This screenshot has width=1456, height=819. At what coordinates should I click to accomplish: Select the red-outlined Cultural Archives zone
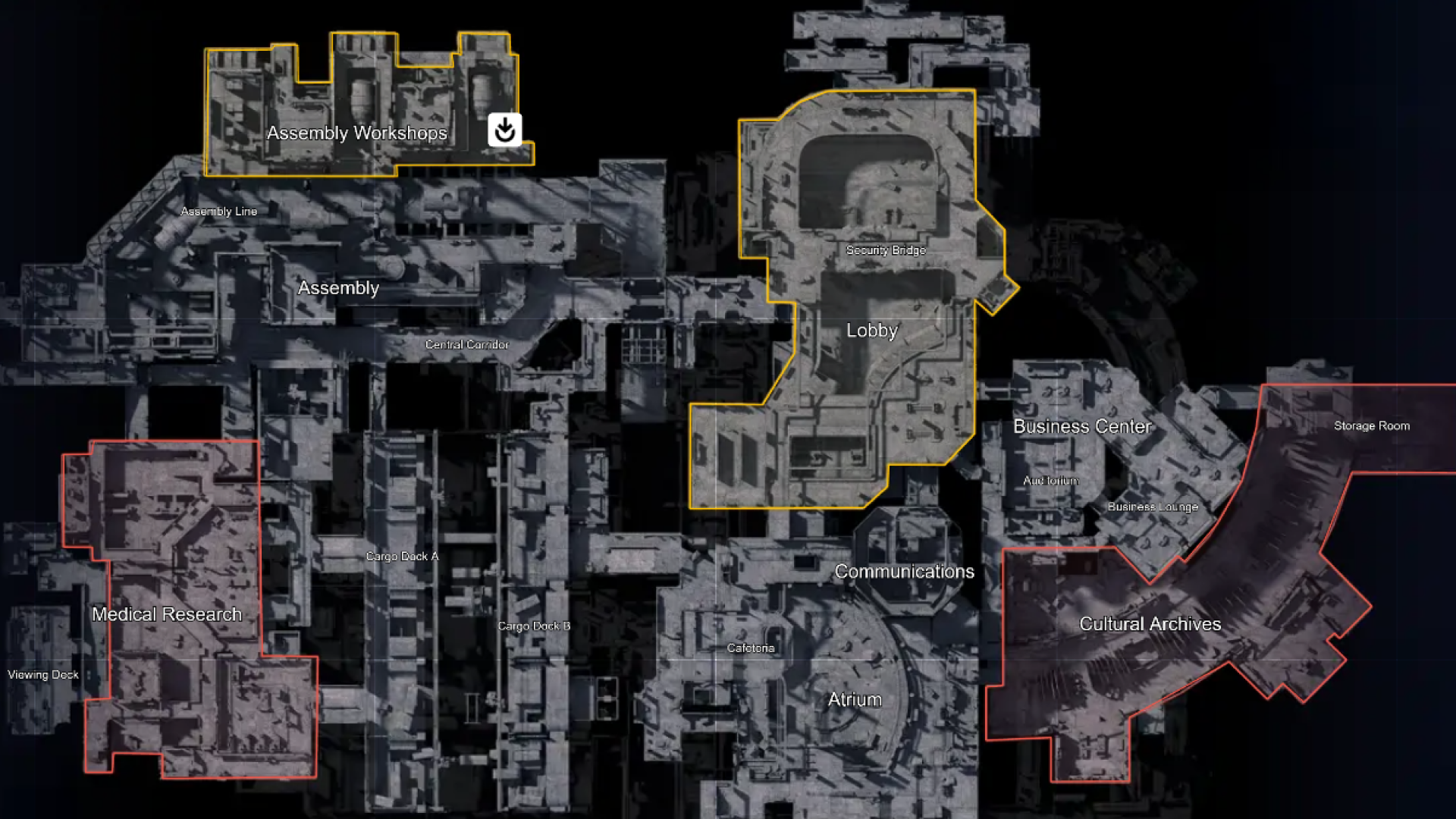(x=1150, y=624)
